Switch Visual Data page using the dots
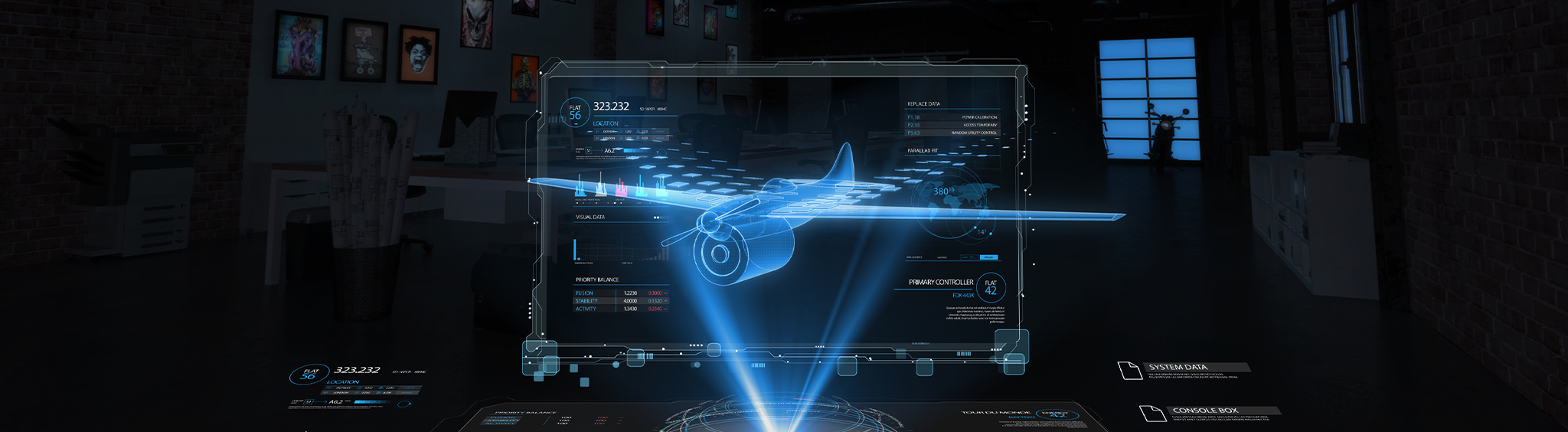 [661, 218]
